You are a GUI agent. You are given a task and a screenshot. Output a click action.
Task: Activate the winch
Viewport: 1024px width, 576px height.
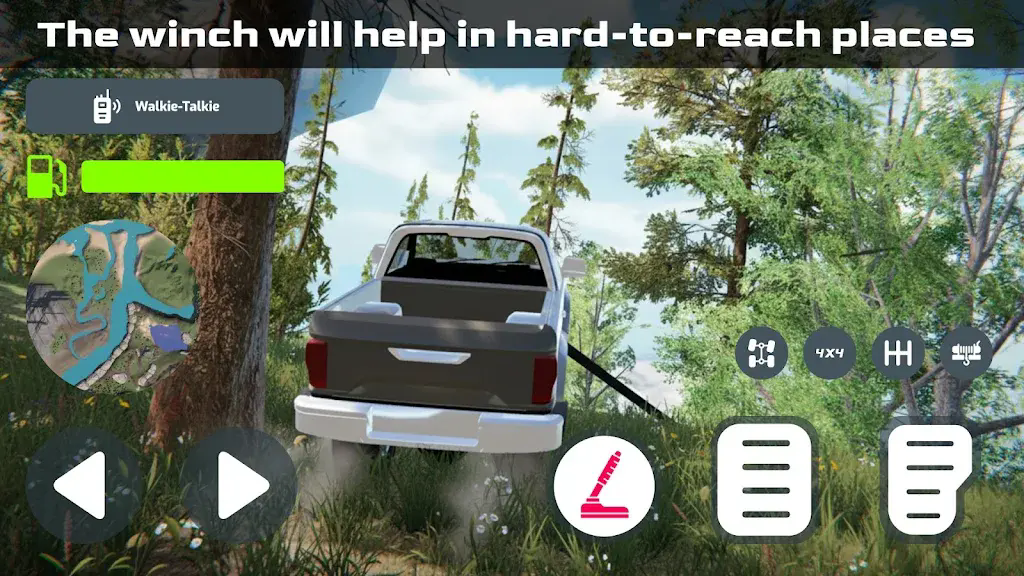pos(966,353)
